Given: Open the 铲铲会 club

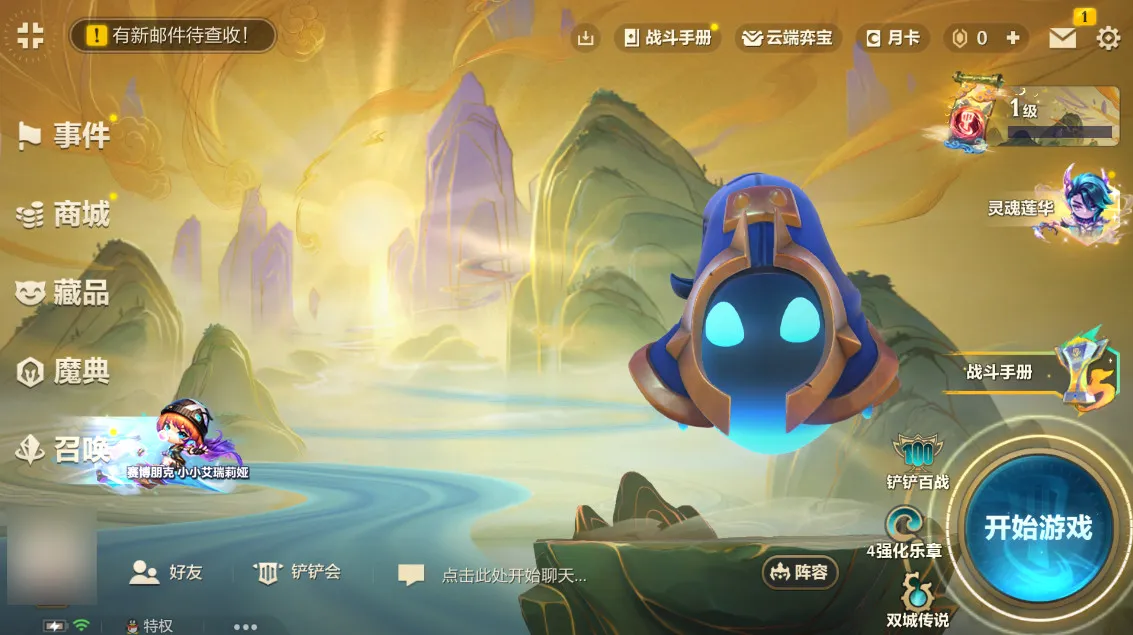Looking at the screenshot, I should 298,572.
